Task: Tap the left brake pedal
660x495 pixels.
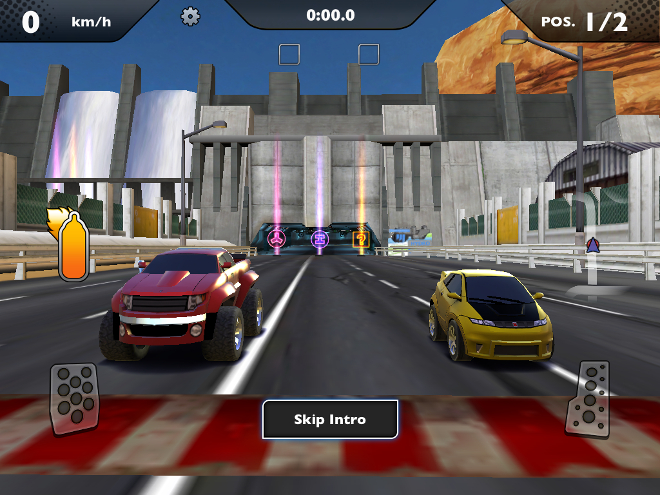Action: 75,398
